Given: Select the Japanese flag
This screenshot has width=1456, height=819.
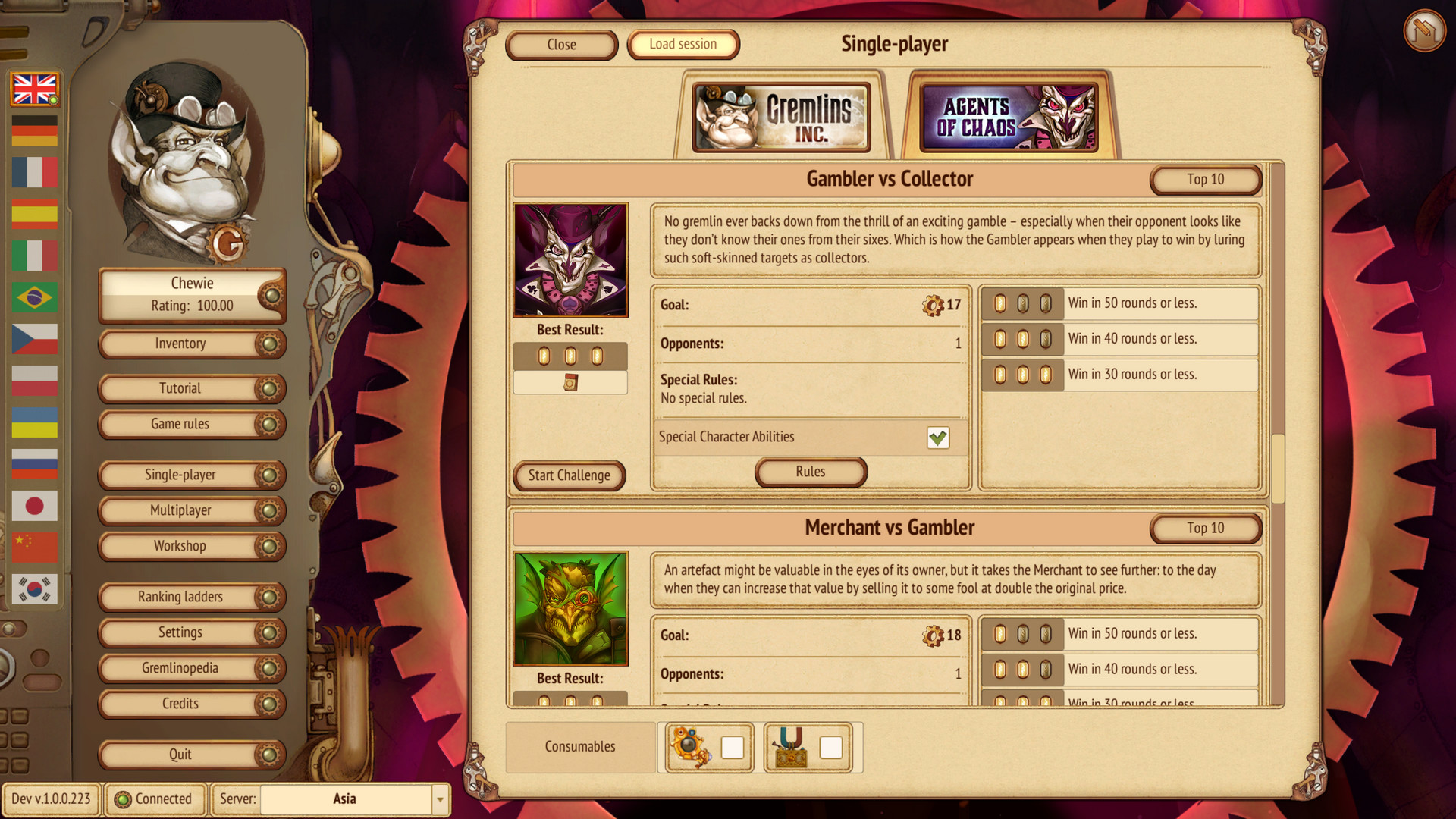Looking at the screenshot, I should coord(34,505).
